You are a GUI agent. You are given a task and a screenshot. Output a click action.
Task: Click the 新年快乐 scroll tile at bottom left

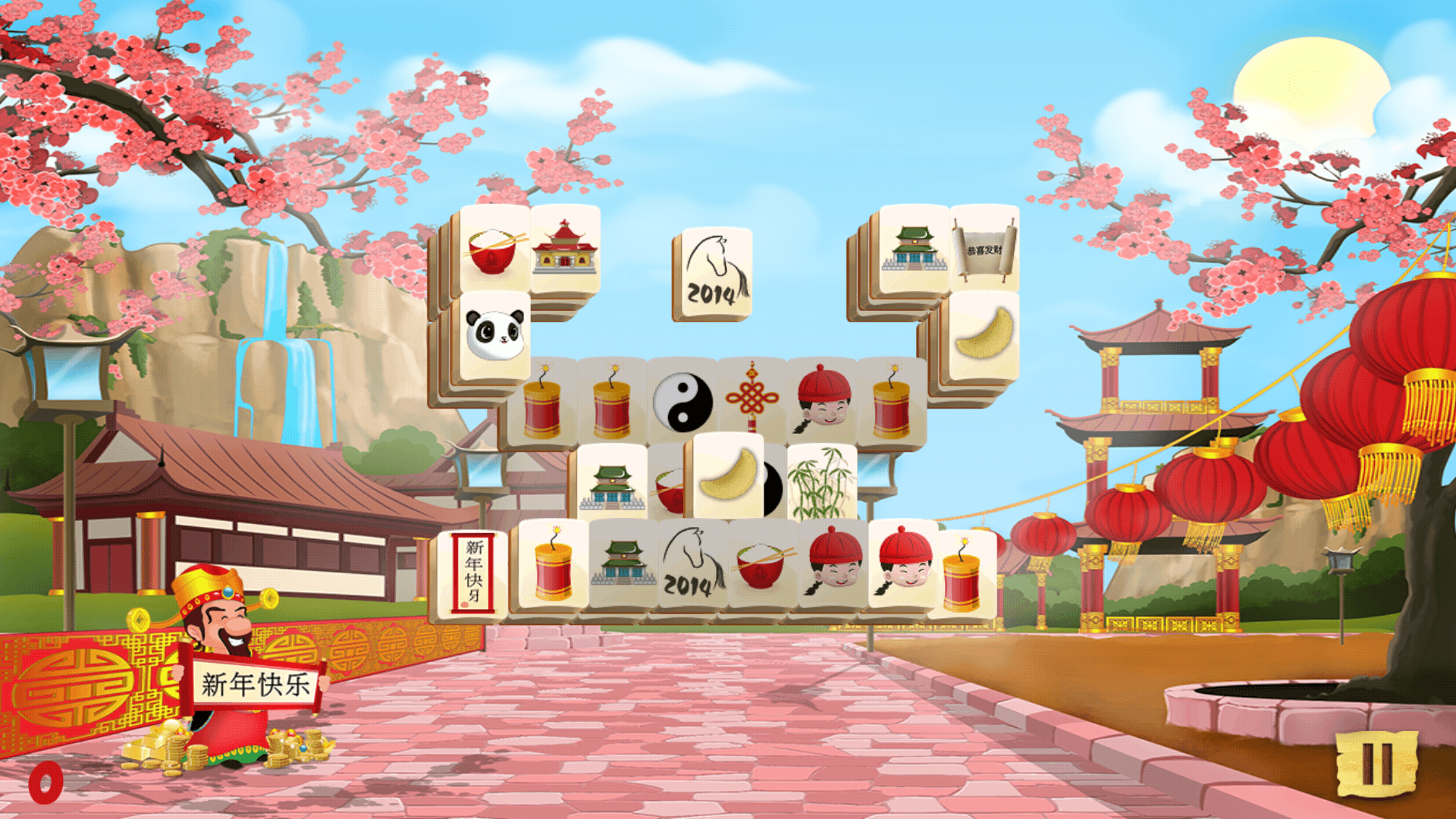(x=474, y=573)
